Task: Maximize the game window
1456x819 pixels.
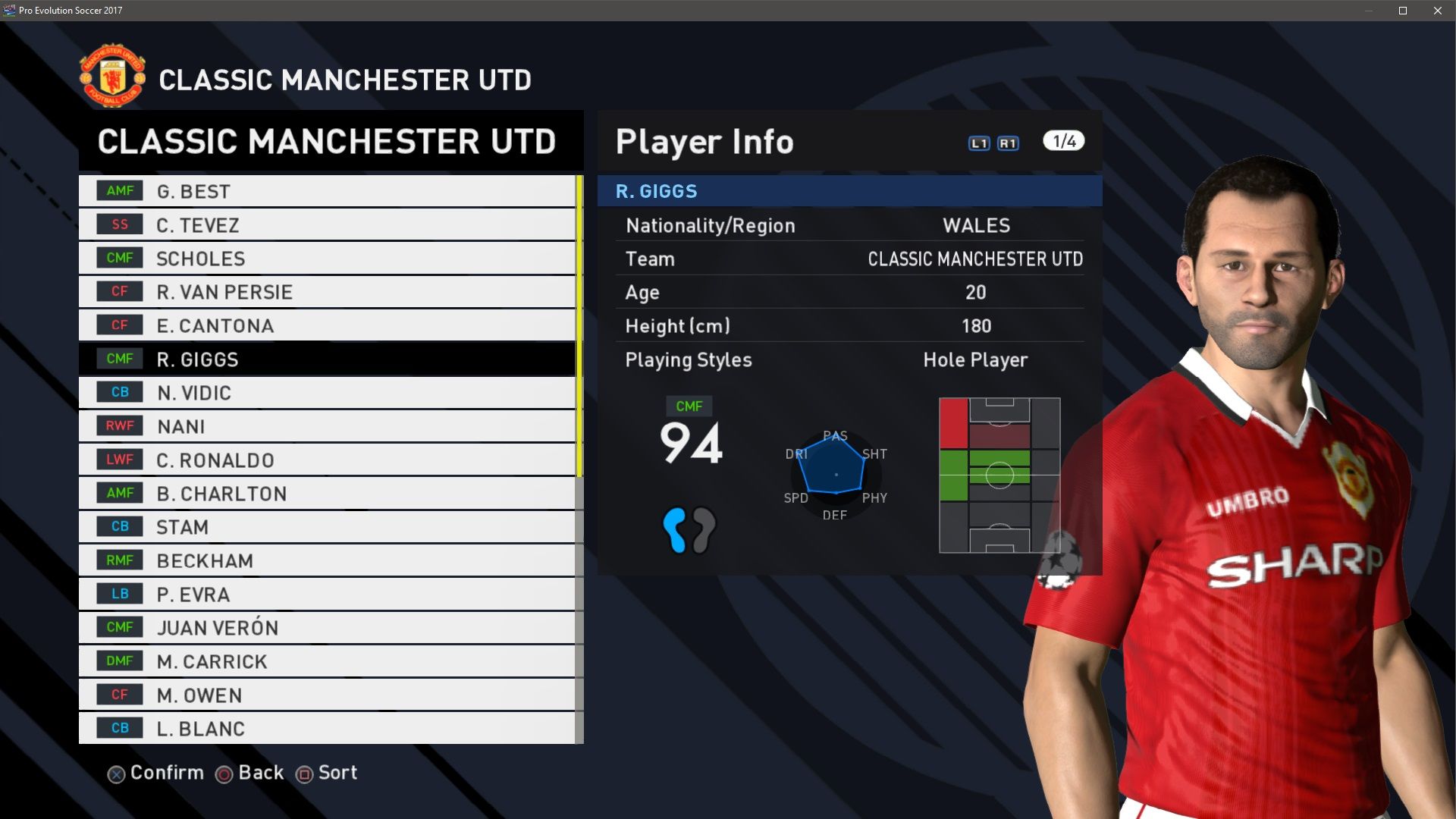Action: tap(1403, 11)
